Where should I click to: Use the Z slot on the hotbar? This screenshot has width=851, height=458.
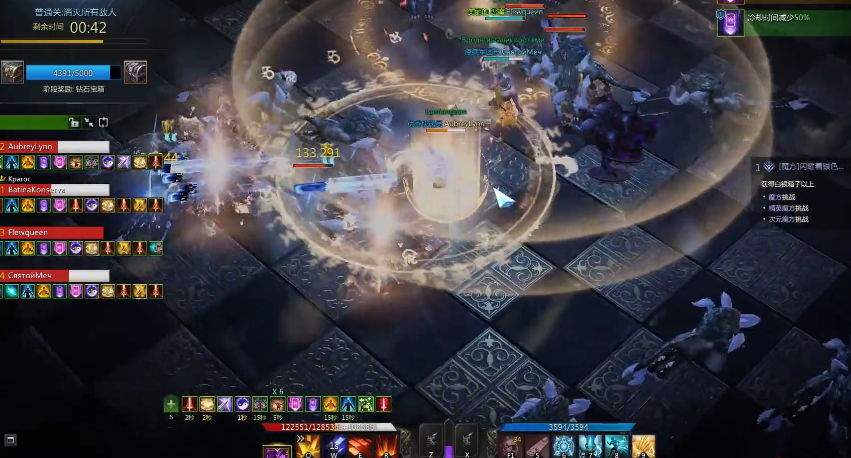[x=430, y=442]
